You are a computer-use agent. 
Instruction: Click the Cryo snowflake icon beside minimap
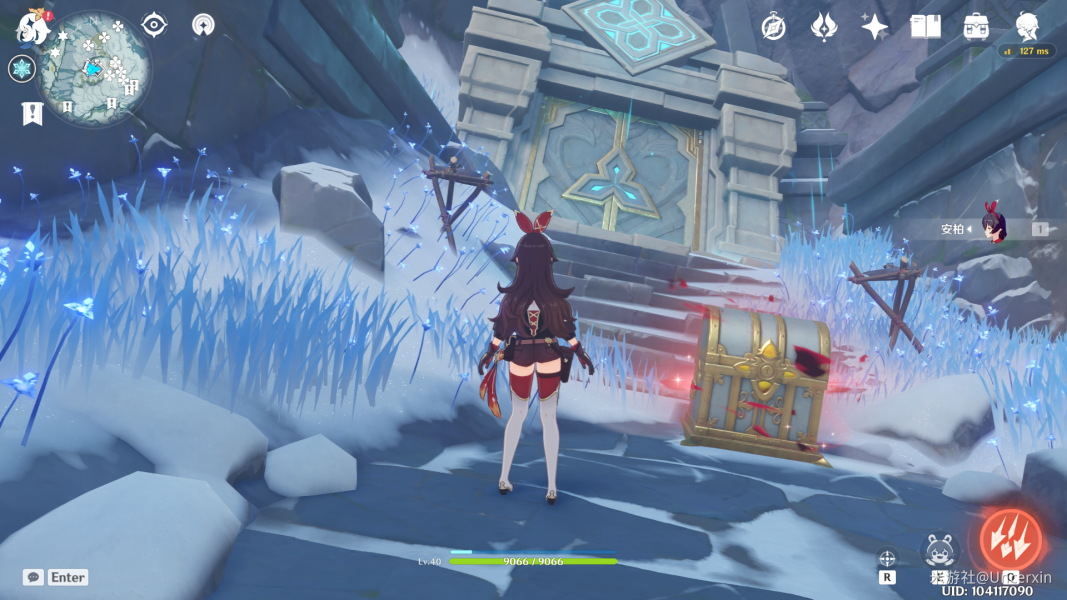pos(21,69)
